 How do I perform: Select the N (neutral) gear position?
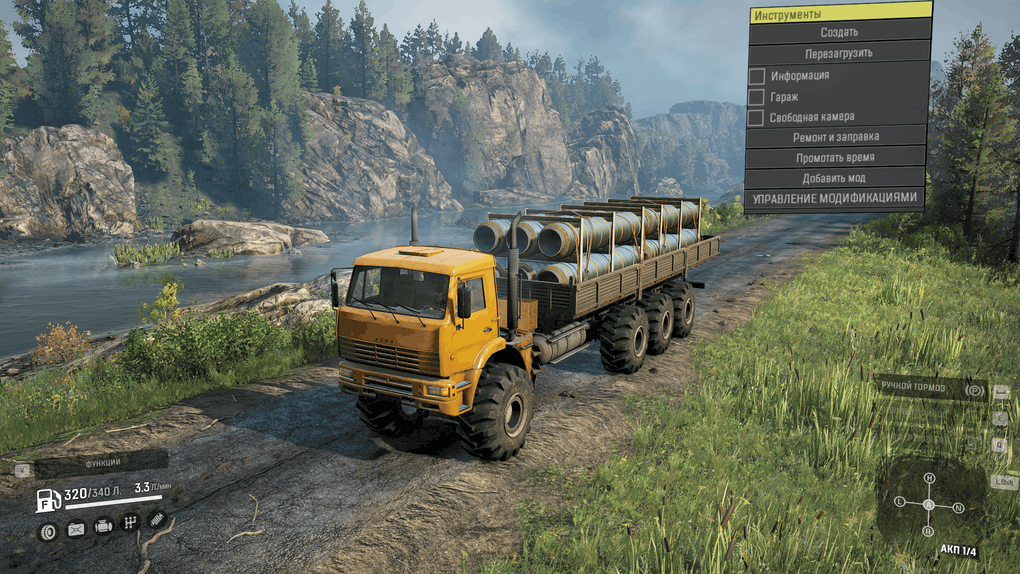(x=958, y=507)
